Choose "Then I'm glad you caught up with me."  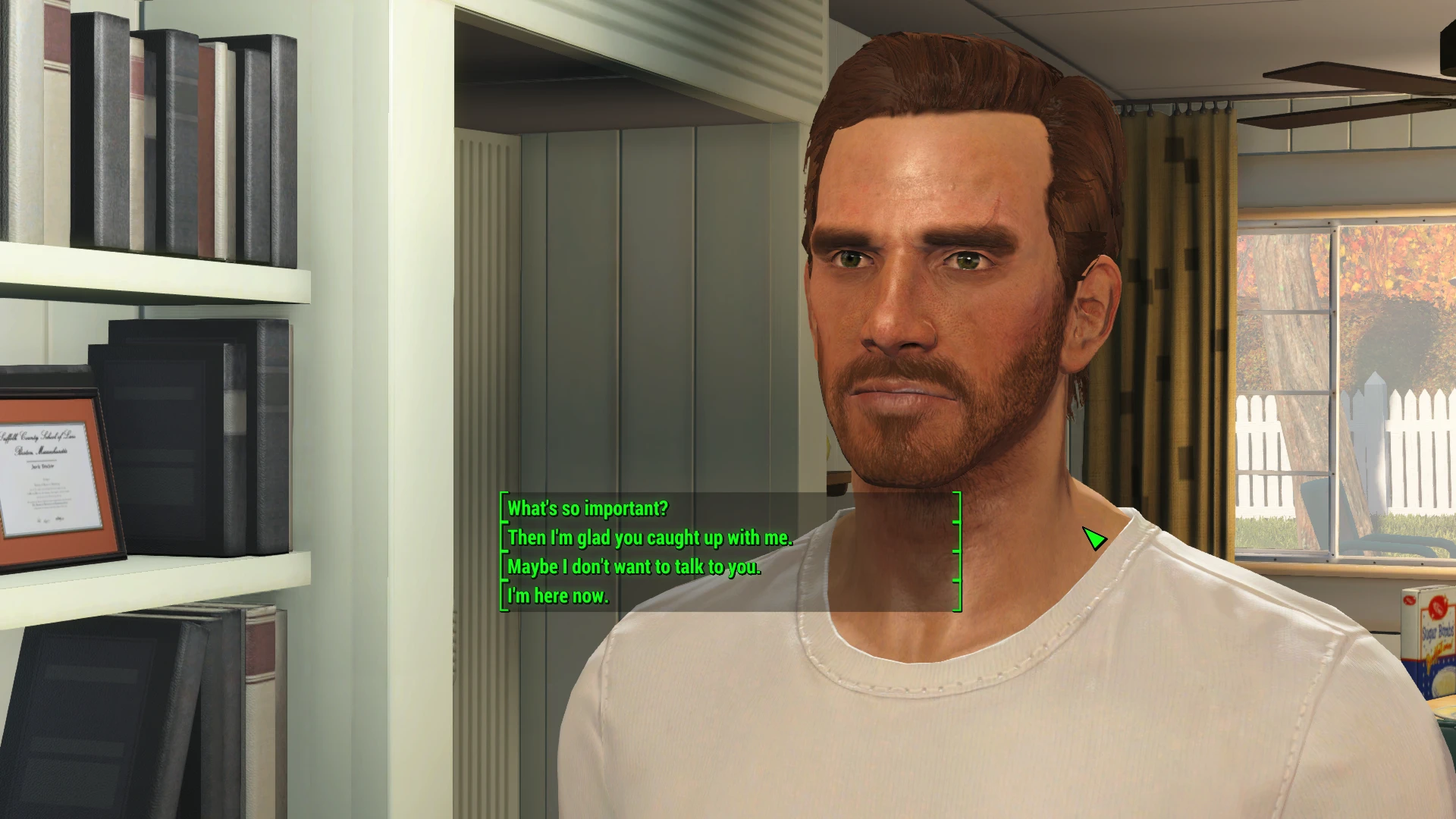(x=648, y=538)
